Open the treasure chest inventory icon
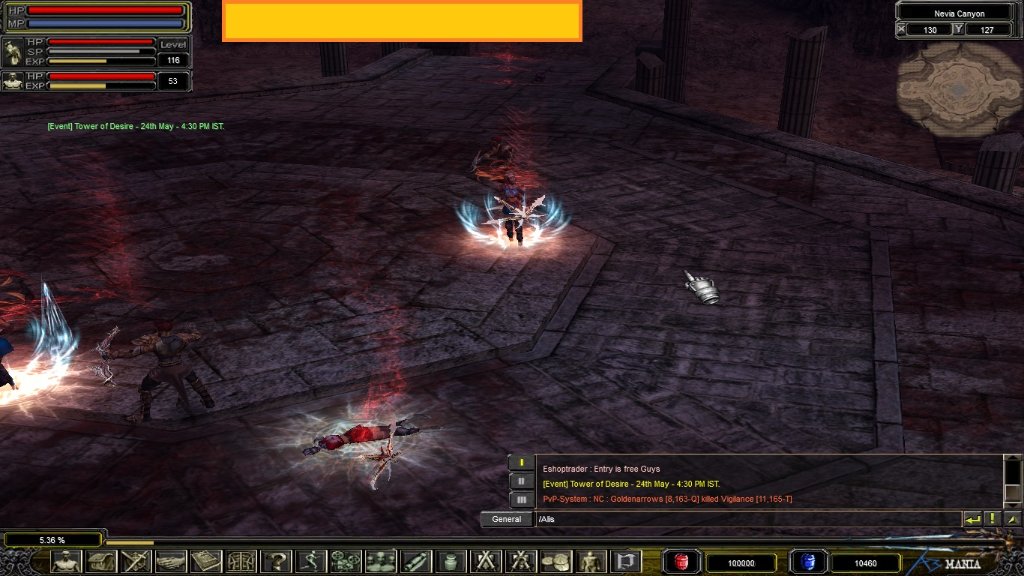Screen dimensions: 1024x576 [x=101, y=561]
